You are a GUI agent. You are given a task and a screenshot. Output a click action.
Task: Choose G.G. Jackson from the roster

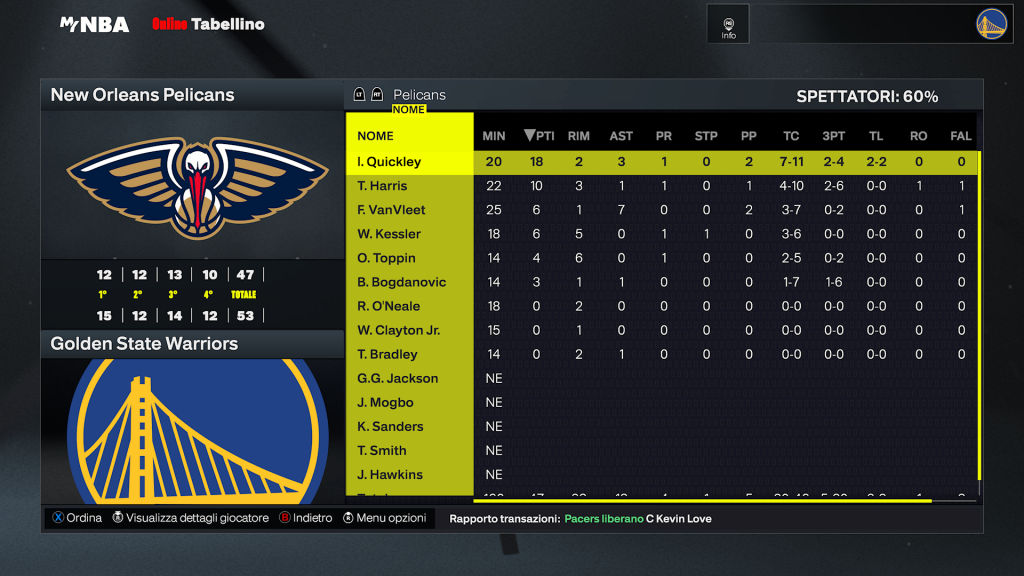397,378
